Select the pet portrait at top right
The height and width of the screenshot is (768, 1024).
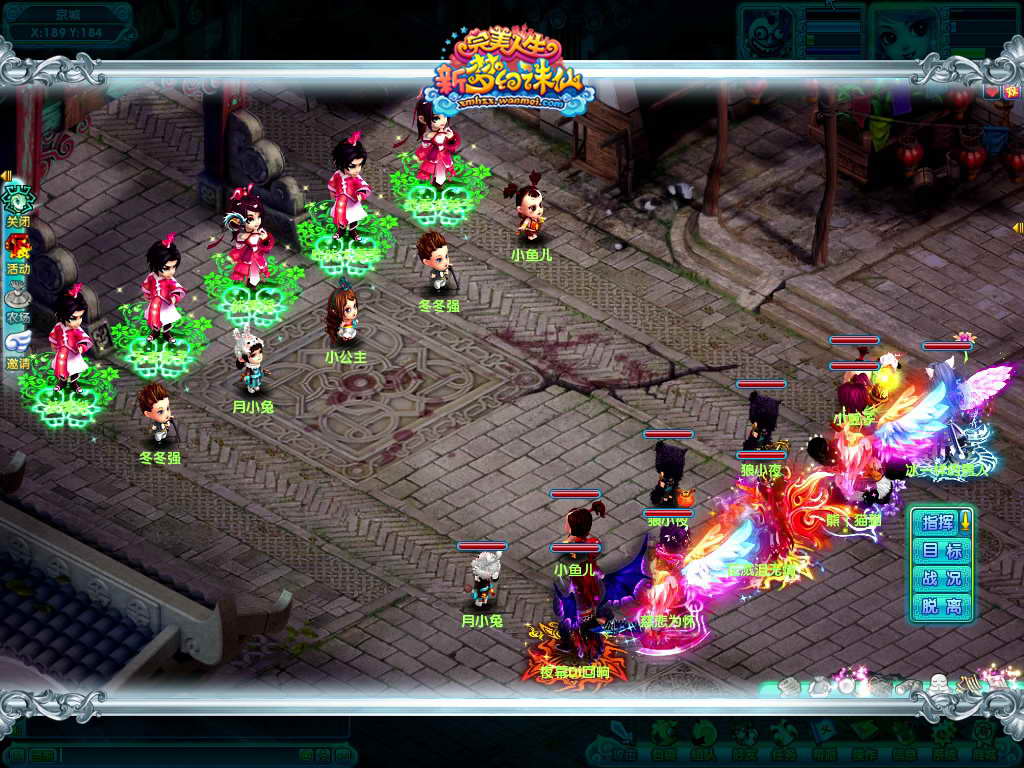click(768, 32)
